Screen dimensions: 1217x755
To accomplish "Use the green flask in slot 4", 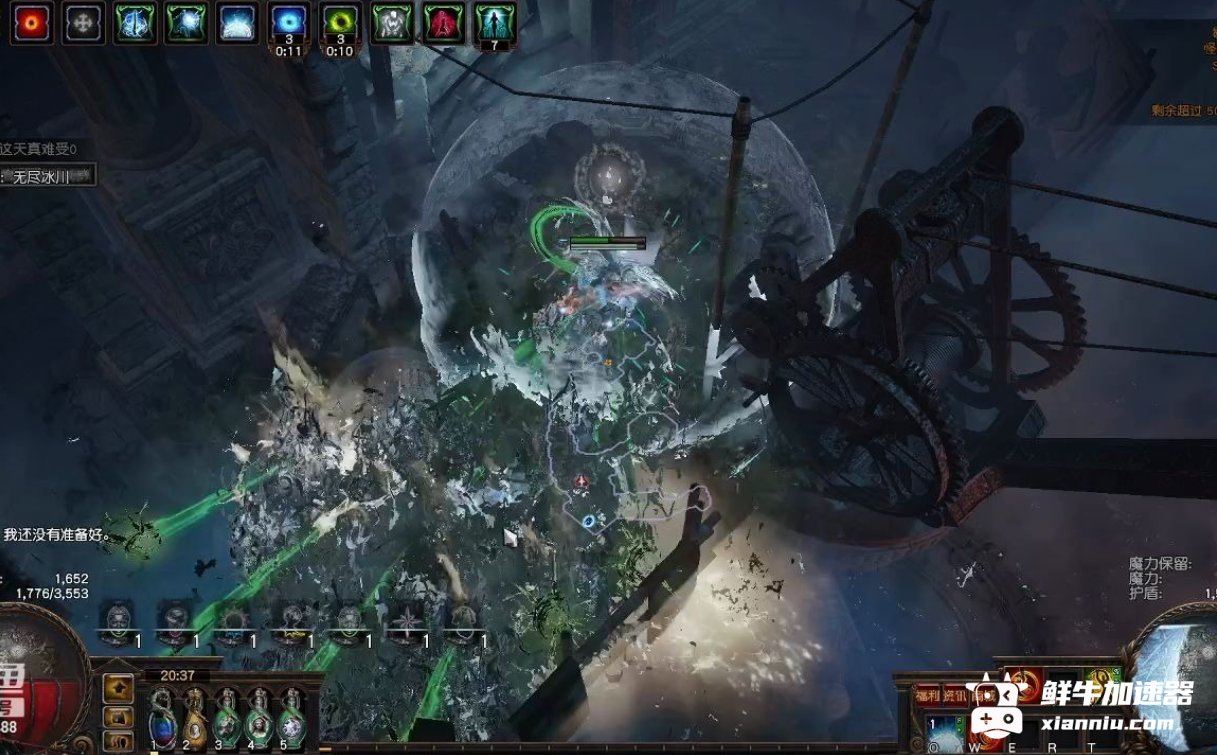I will [260, 720].
